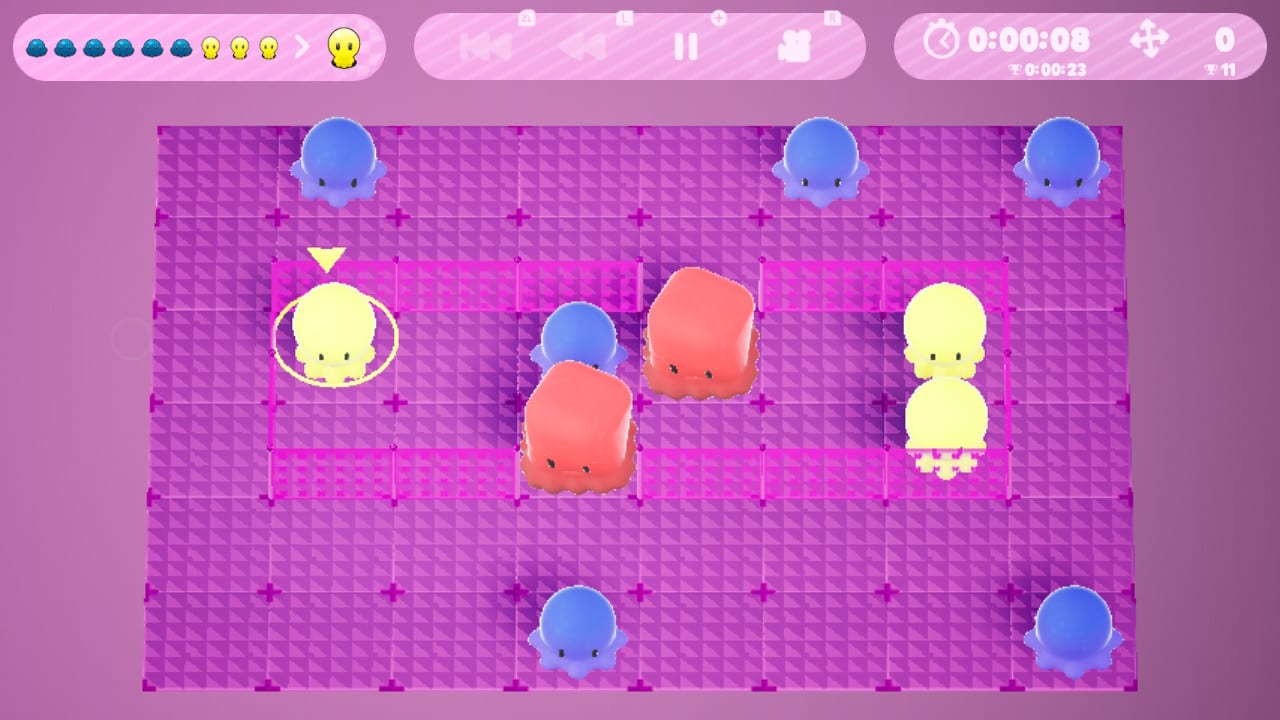Screen dimensions: 1280x720
Task: Click the '+' shortcut badge above the pause icon
Action: (x=721, y=18)
